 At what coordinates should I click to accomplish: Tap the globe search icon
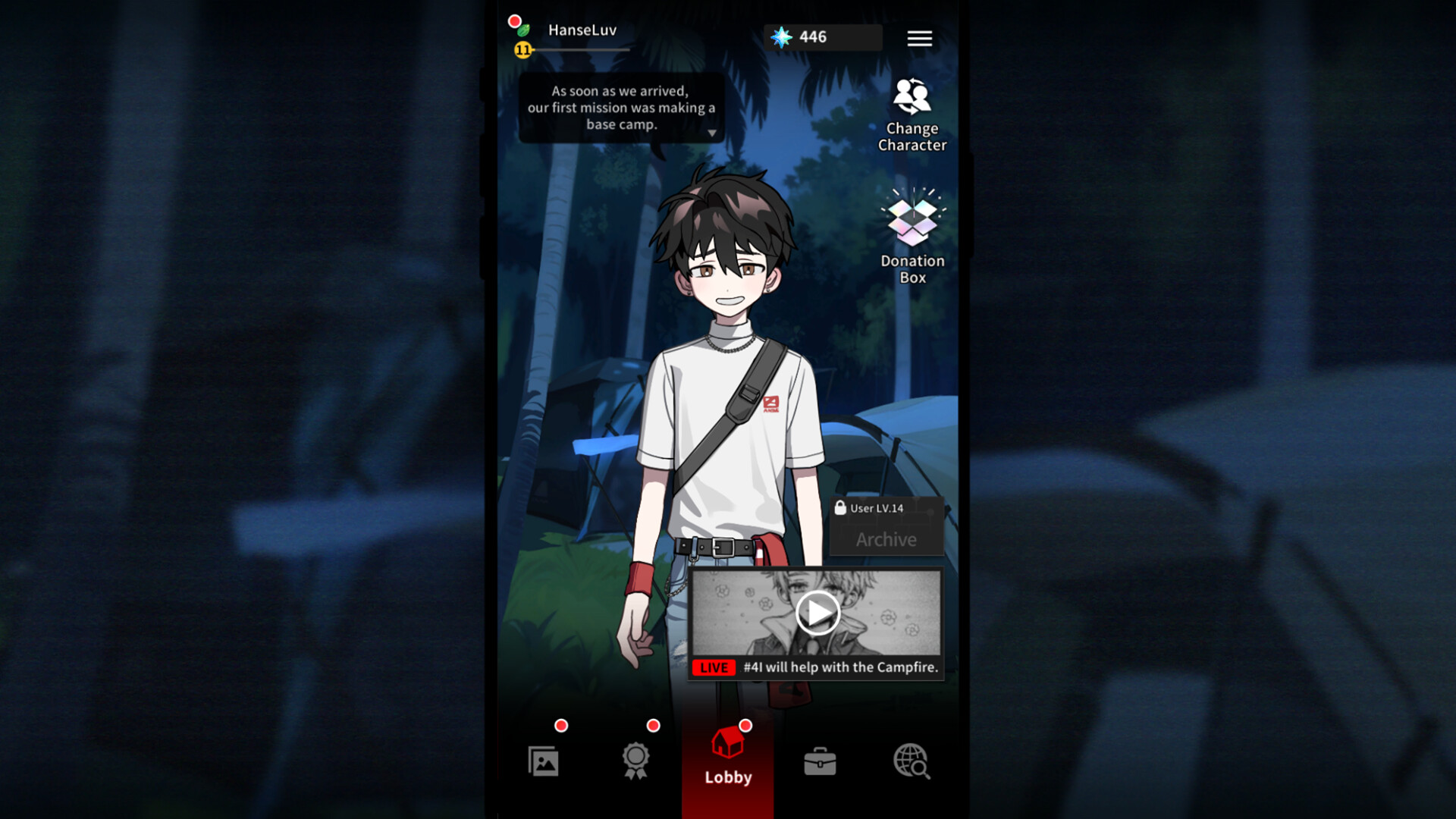point(911,762)
